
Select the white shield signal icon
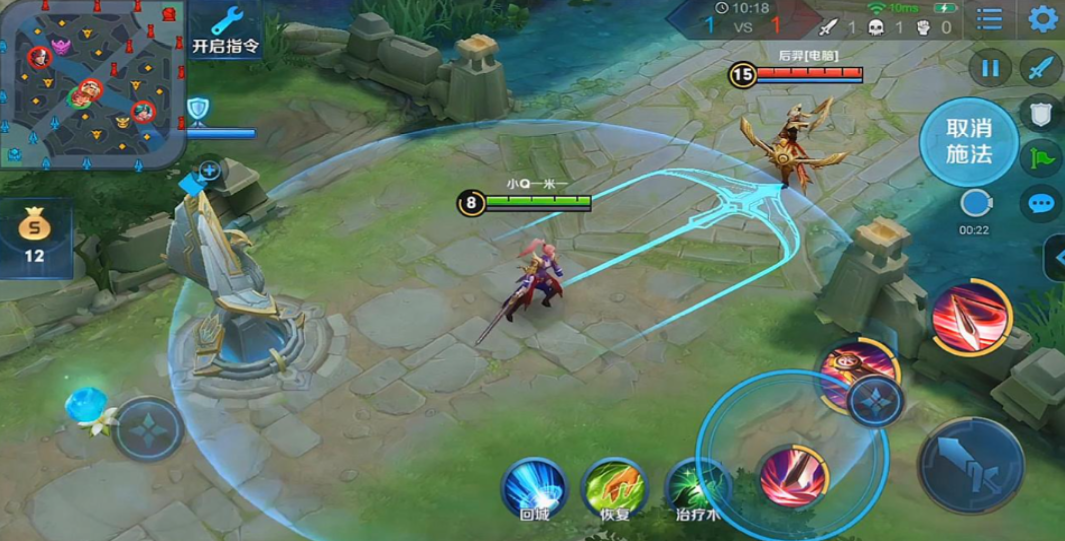tap(1040, 112)
